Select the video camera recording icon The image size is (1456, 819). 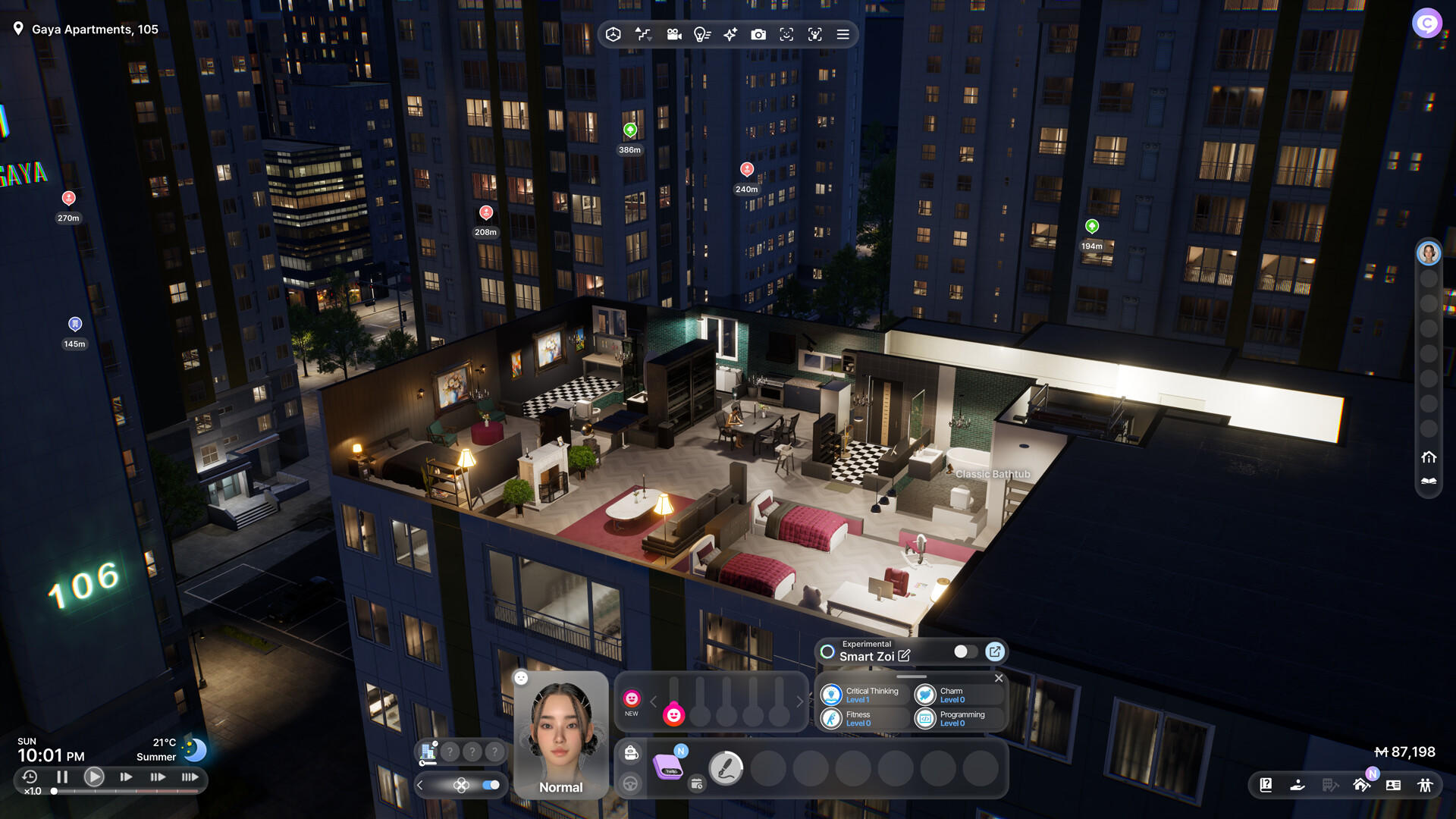673,35
